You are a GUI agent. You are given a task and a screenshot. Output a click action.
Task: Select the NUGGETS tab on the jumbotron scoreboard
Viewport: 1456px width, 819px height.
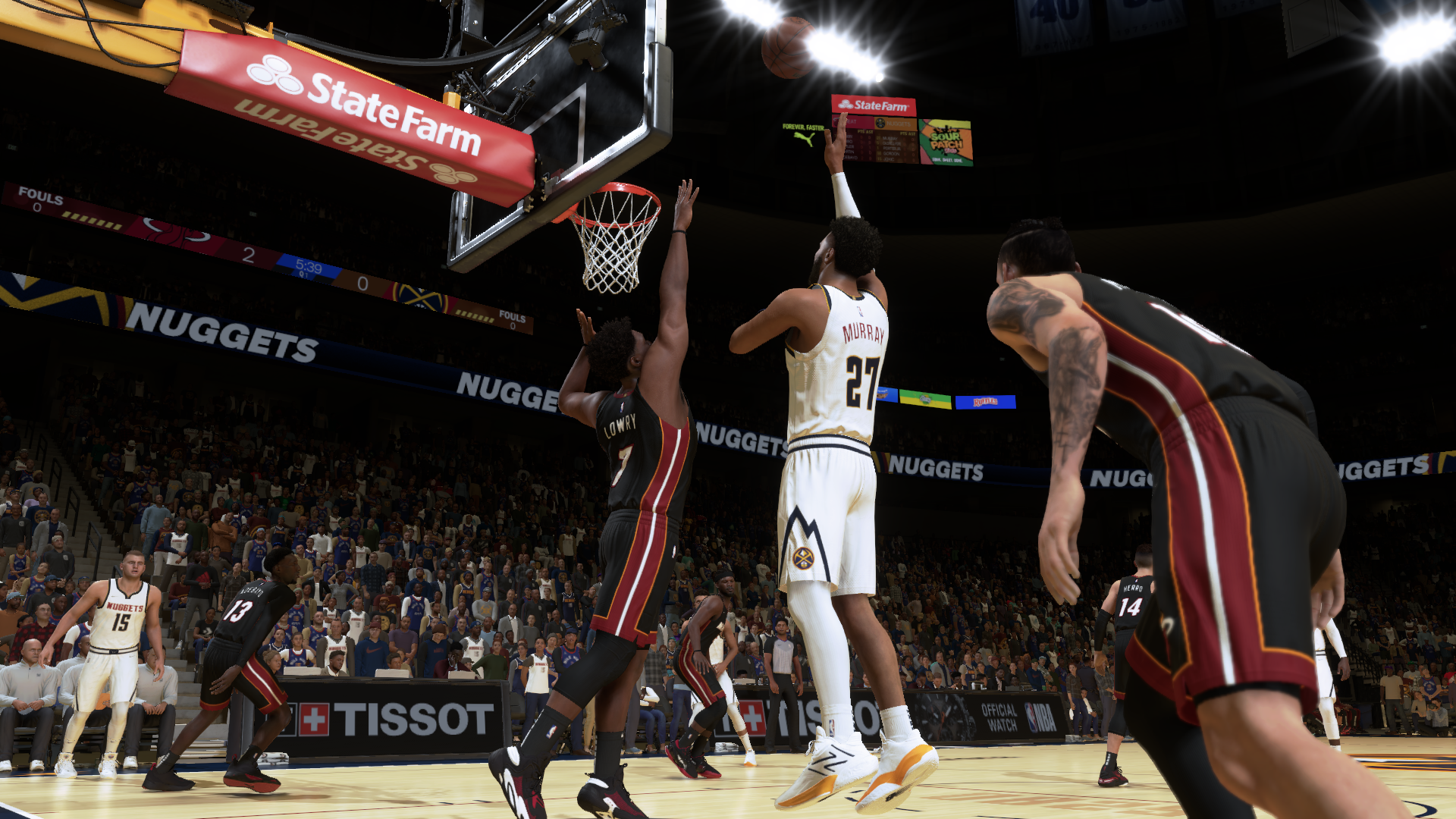tap(898, 124)
